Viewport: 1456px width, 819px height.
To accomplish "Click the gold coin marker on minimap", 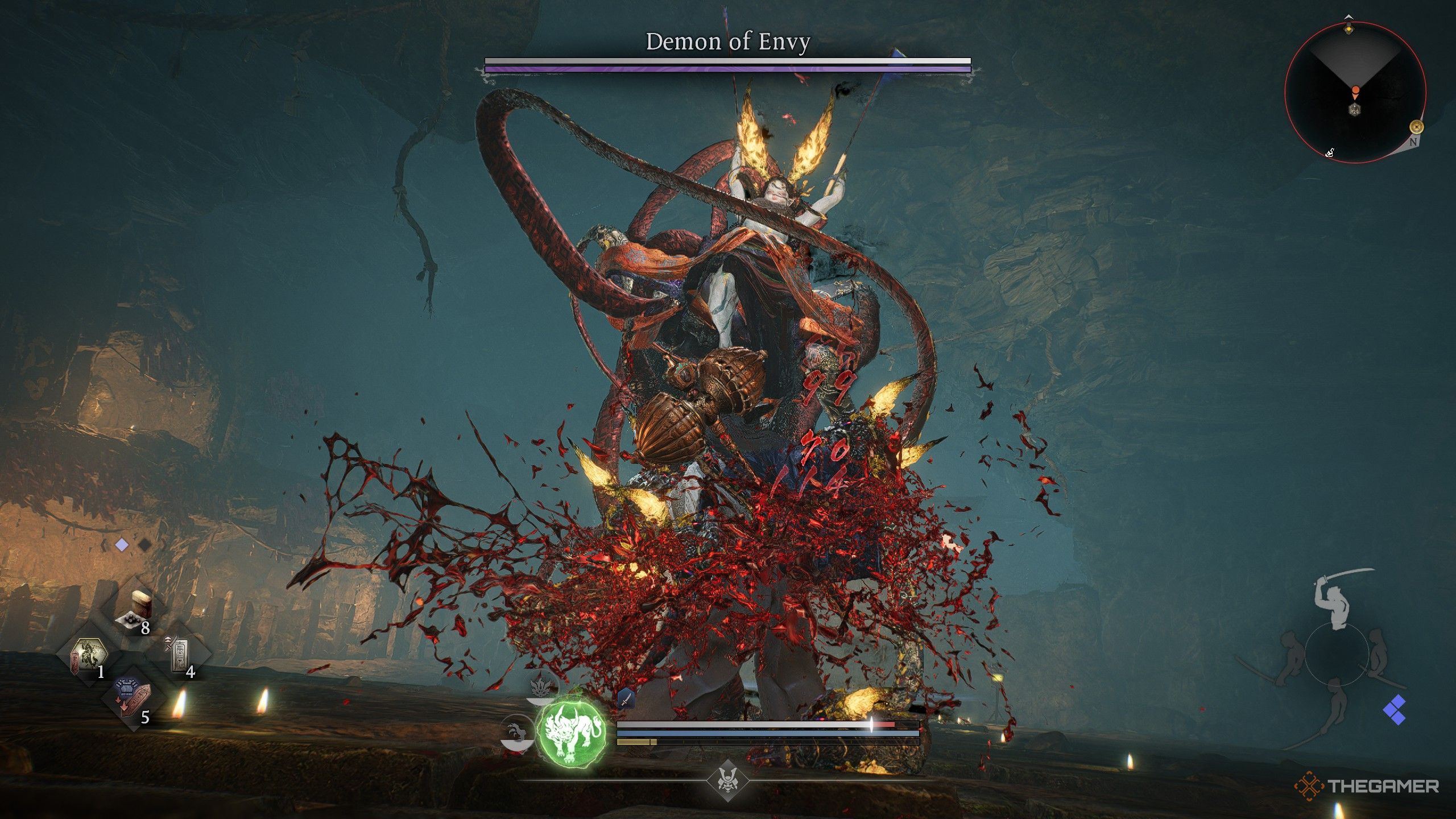I will pyautogui.click(x=1417, y=126).
